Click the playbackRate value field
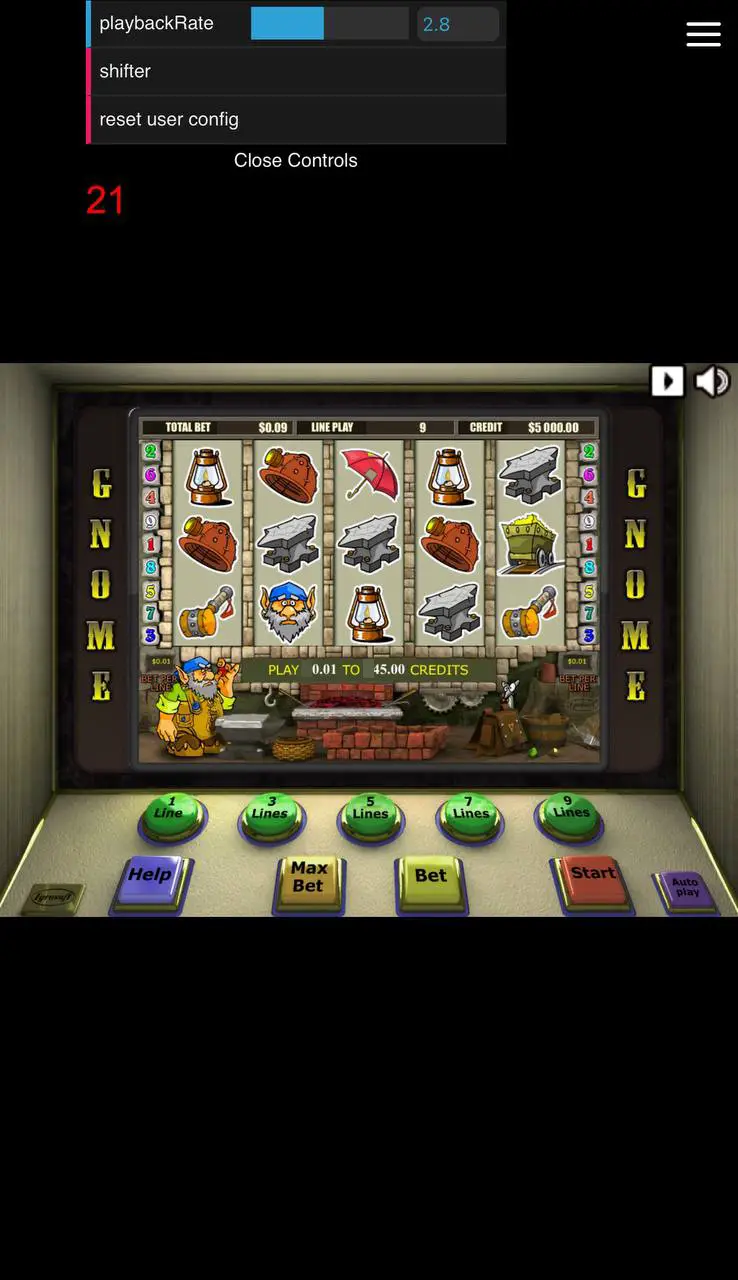The image size is (738, 1280). coord(457,24)
